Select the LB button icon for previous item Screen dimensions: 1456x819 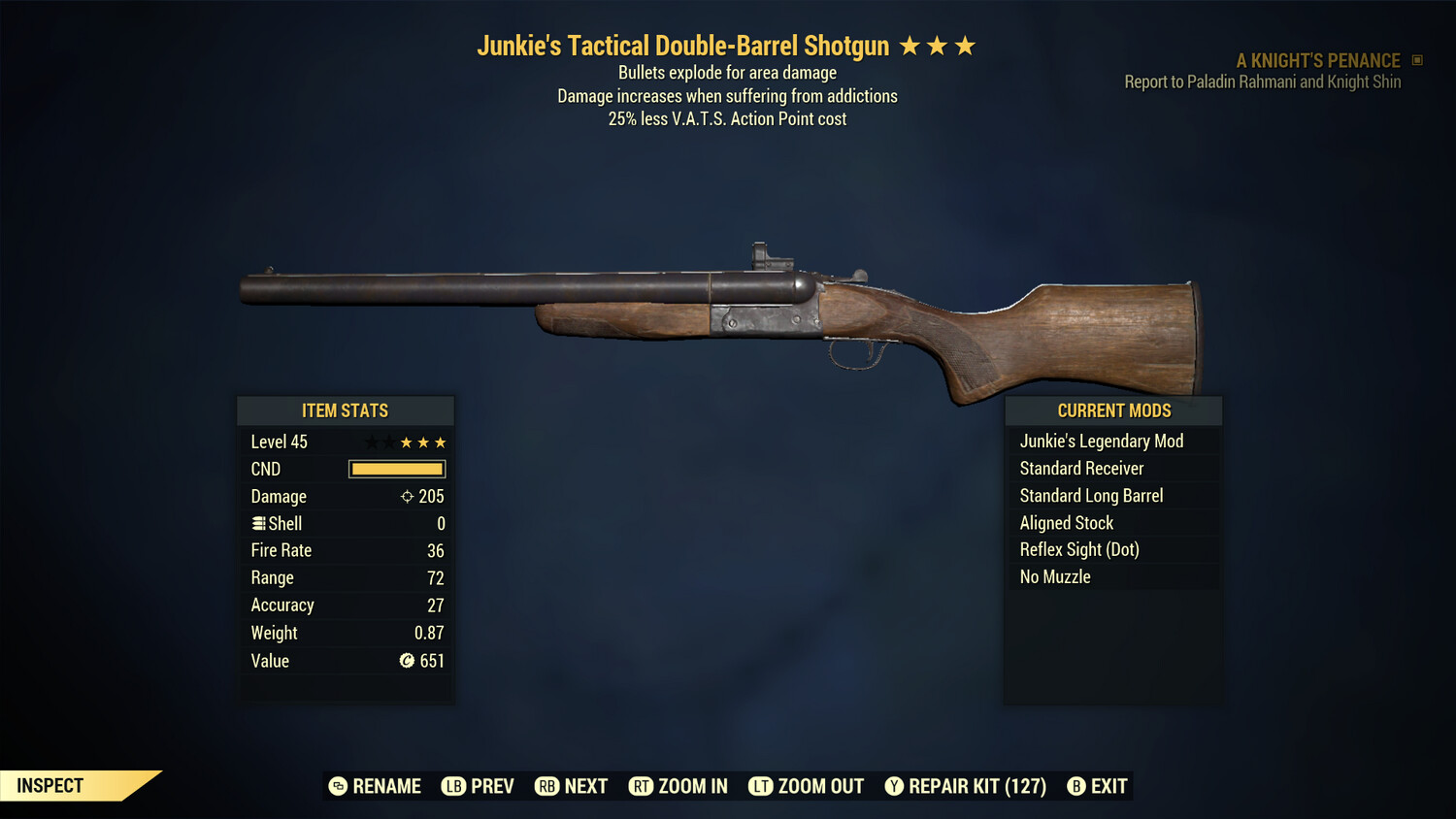[452, 786]
